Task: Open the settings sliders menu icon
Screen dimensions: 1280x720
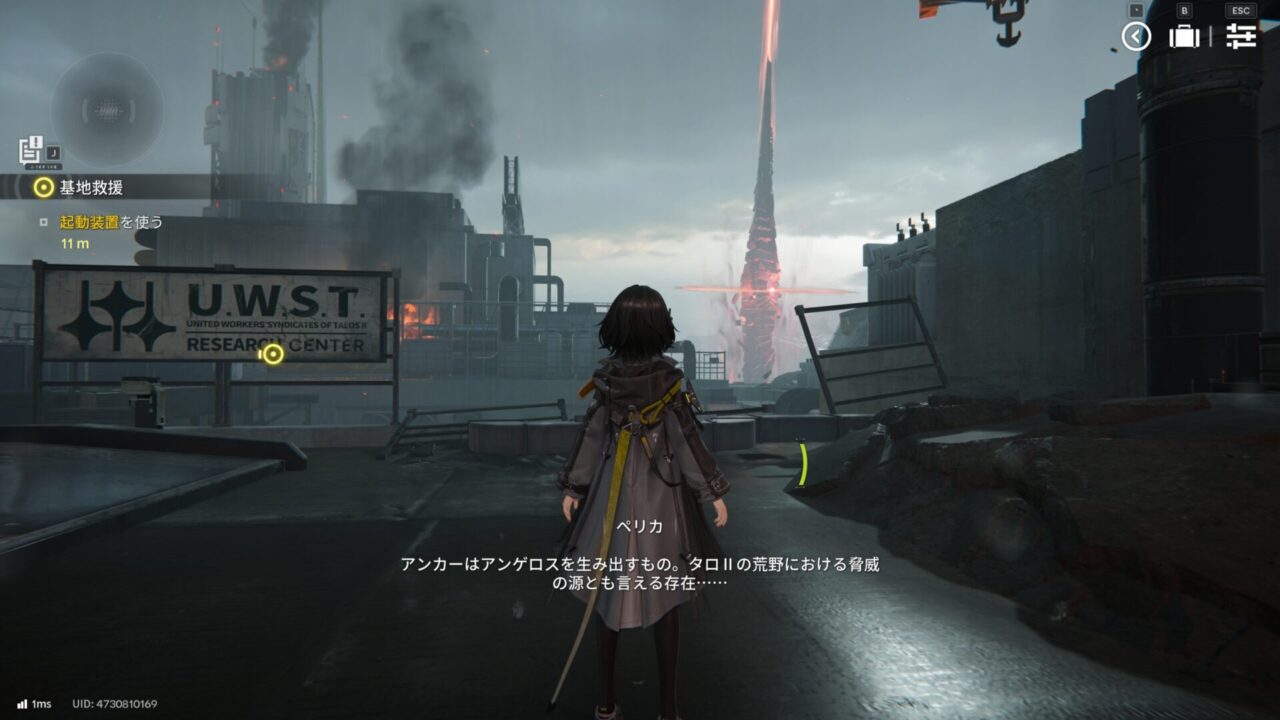Action: [x=1241, y=37]
